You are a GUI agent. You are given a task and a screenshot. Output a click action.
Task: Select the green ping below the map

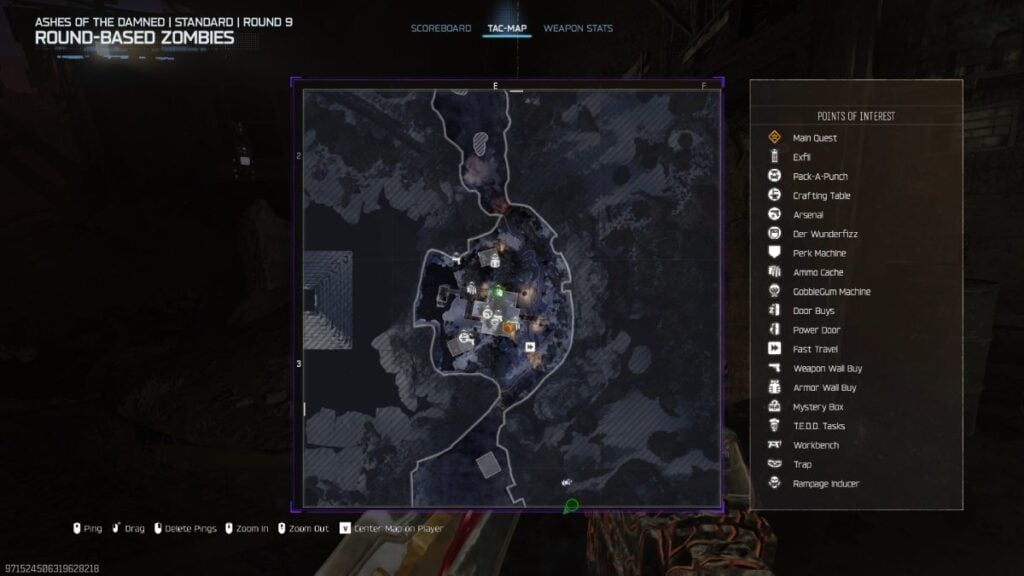[x=571, y=506]
